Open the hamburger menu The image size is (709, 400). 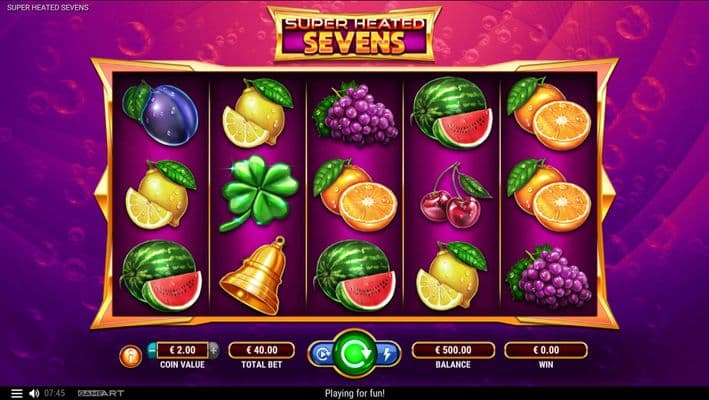[x=15, y=393]
